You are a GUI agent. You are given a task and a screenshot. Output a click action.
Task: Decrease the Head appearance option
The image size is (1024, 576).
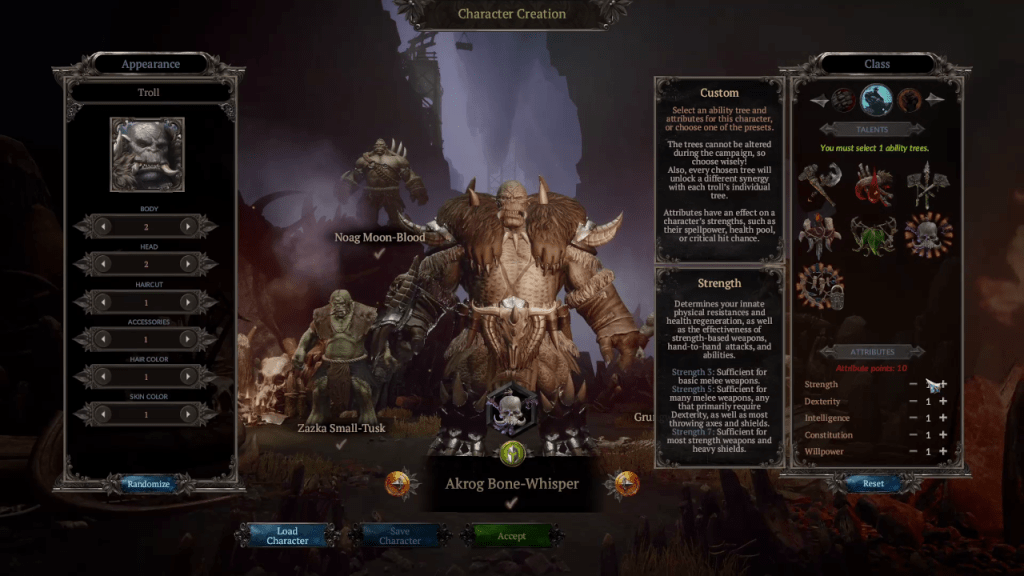tap(105, 264)
